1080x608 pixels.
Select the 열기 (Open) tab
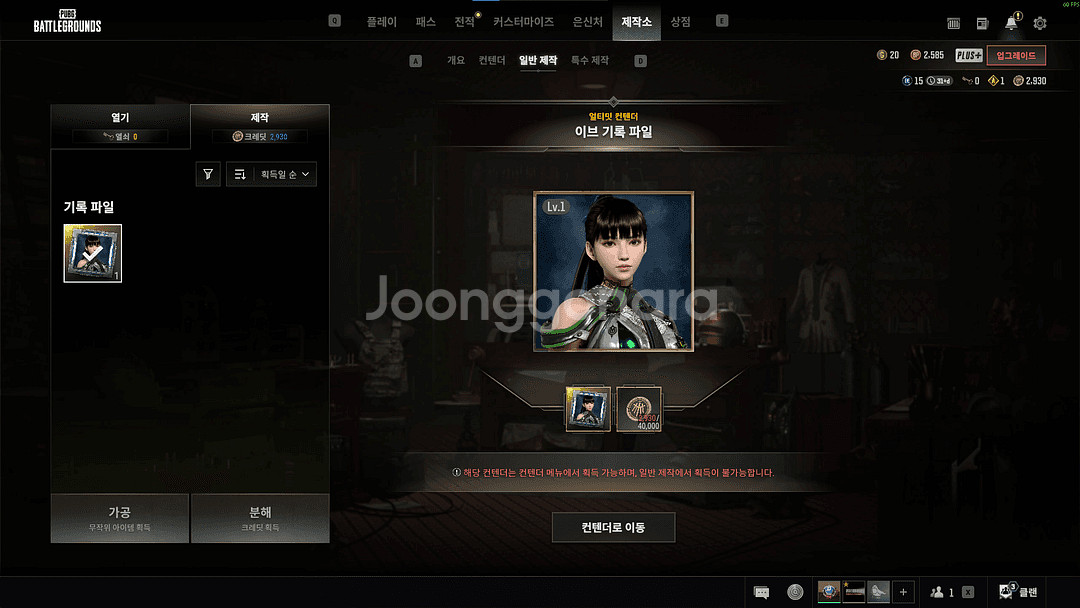click(x=120, y=126)
